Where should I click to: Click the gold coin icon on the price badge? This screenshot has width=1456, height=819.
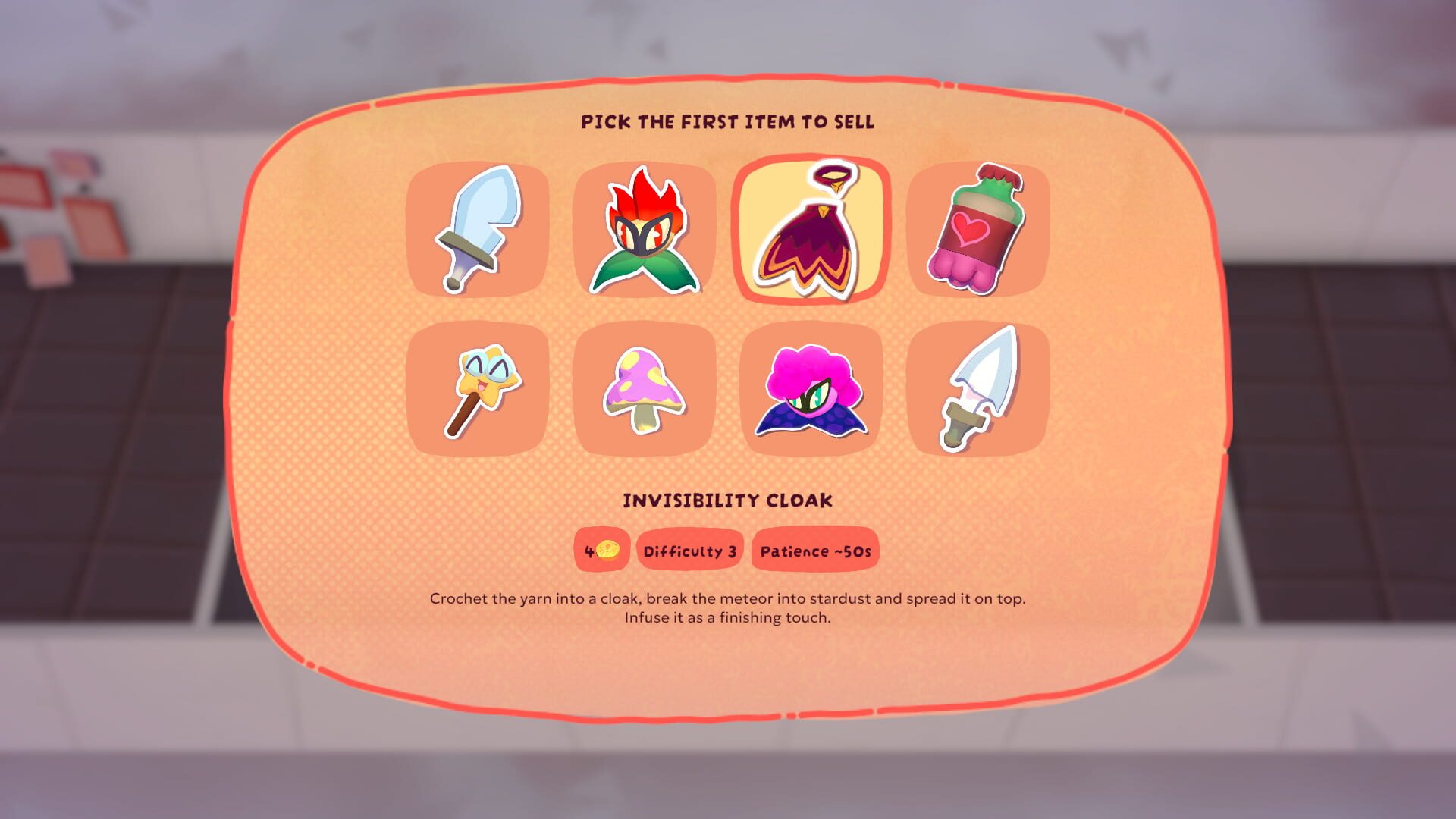point(609,548)
